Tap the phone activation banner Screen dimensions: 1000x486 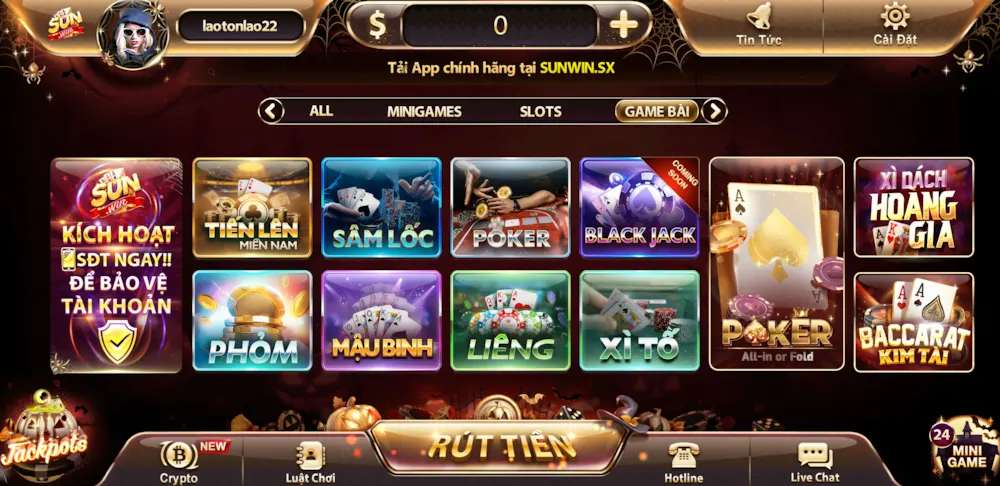point(117,265)
